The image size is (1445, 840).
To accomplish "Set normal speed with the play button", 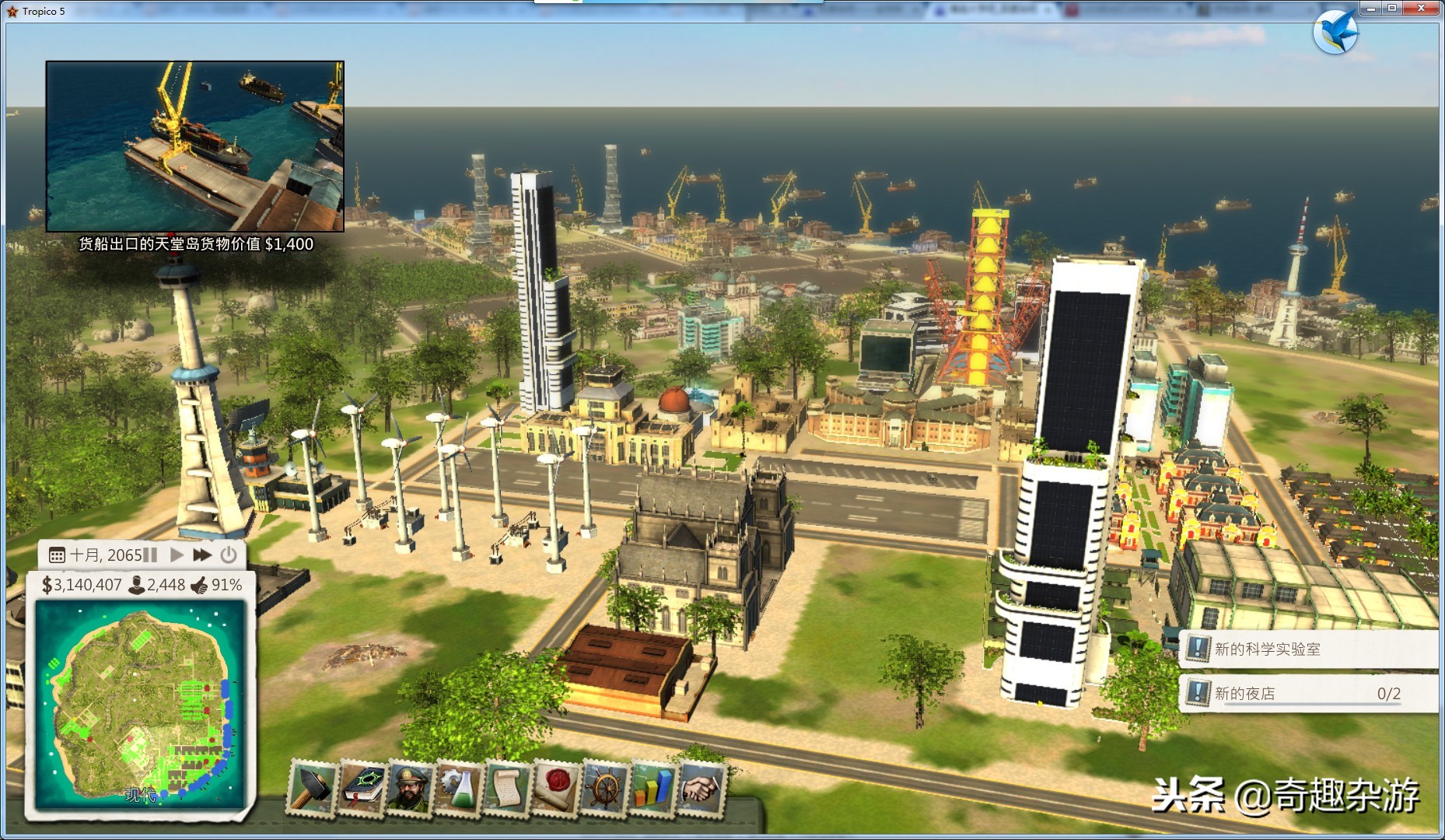I will tap(177, 555).
